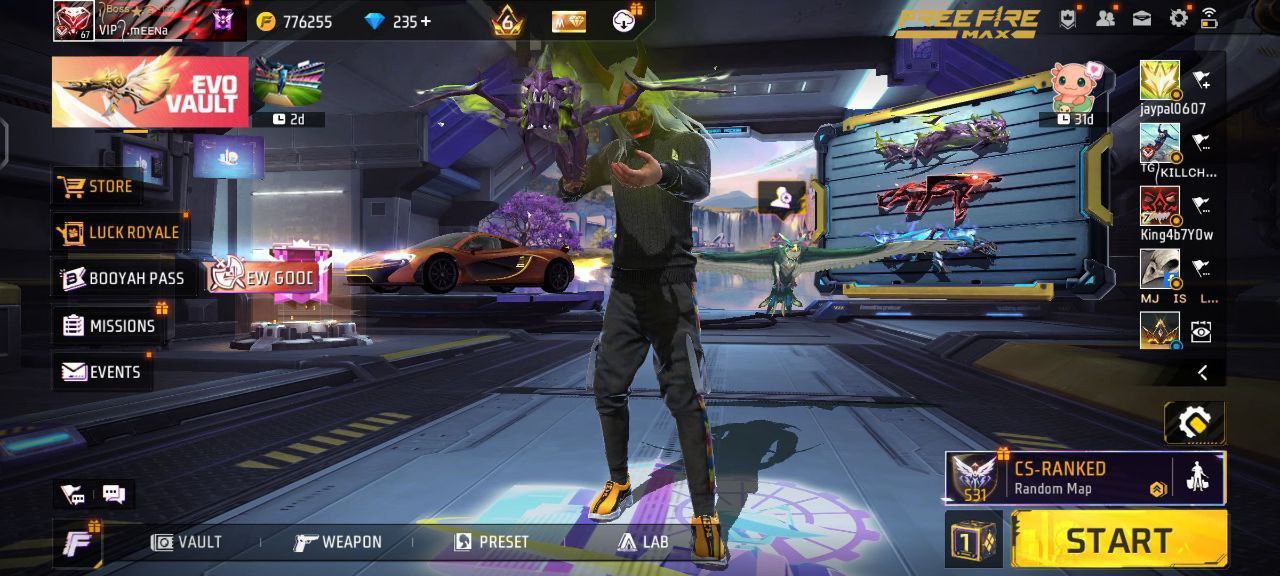Check the EVENTS mailbox entry
Screen dimensions: 1280x576
point(101,372)
